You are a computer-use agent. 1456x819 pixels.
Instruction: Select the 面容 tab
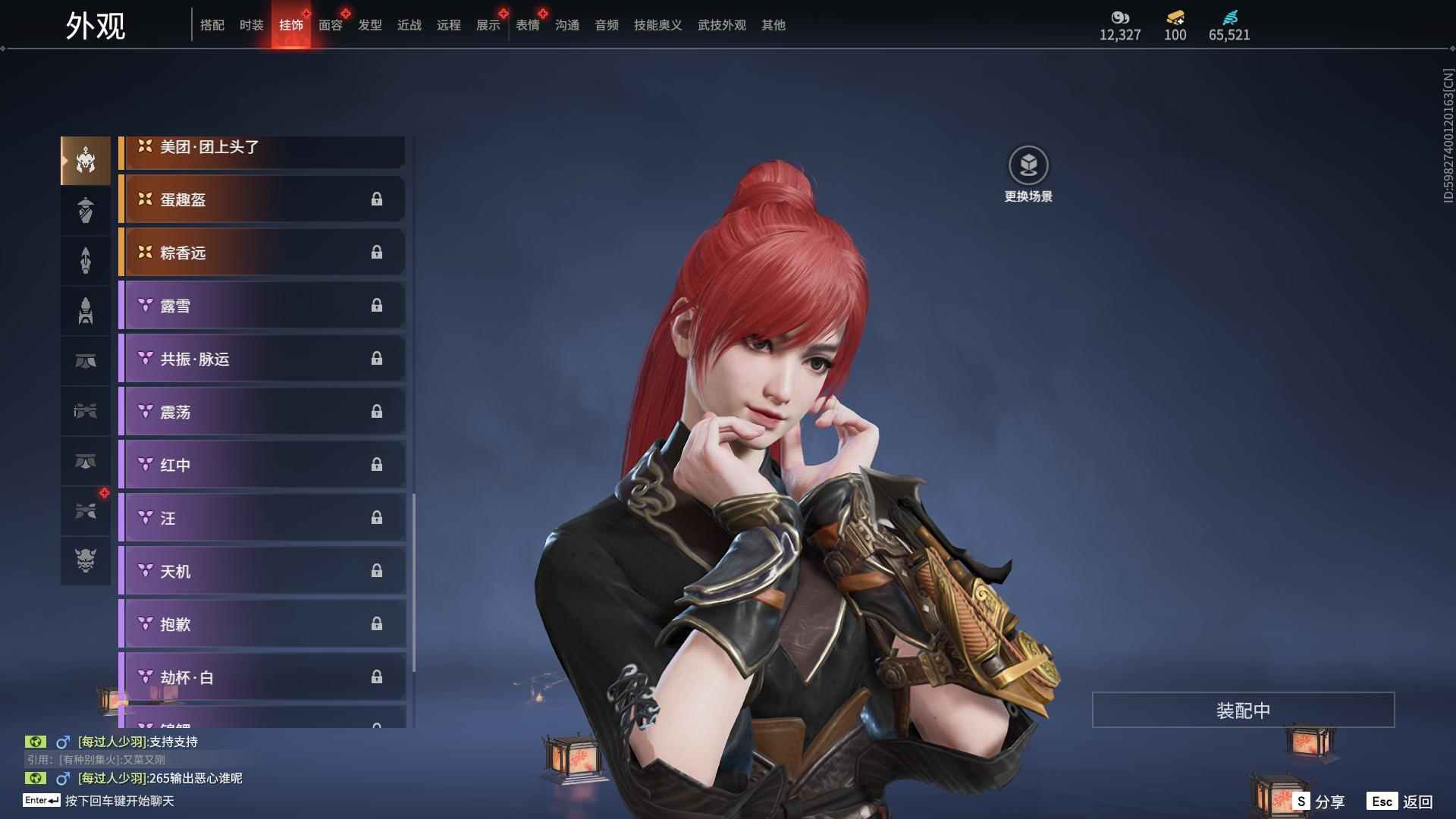330,25
